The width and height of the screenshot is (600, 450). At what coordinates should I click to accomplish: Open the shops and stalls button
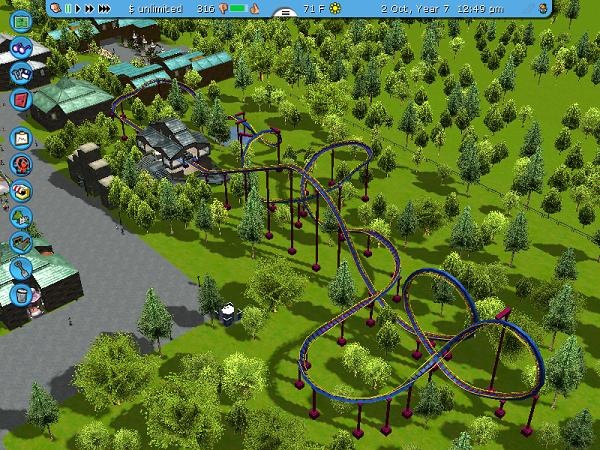click(x=21, y=190)
